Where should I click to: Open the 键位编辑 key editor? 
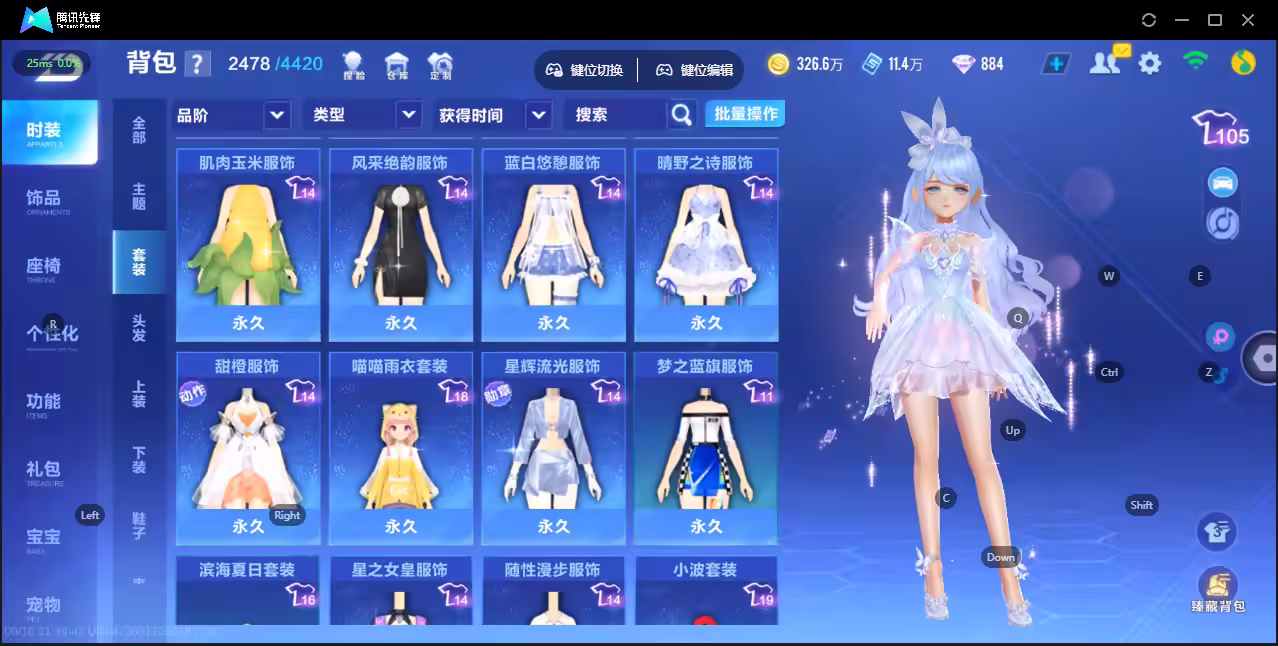pos(695,70)
